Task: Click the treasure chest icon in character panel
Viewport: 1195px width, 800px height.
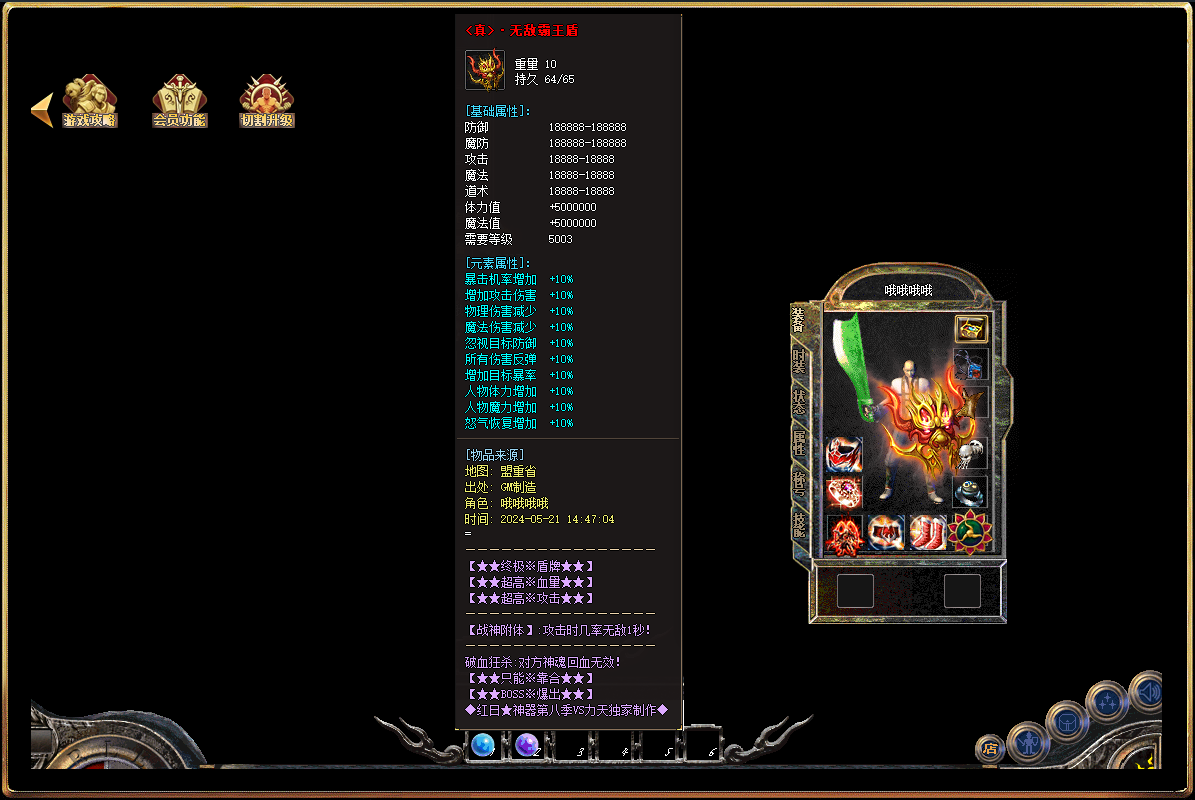Action: click(x=971, y=328)
